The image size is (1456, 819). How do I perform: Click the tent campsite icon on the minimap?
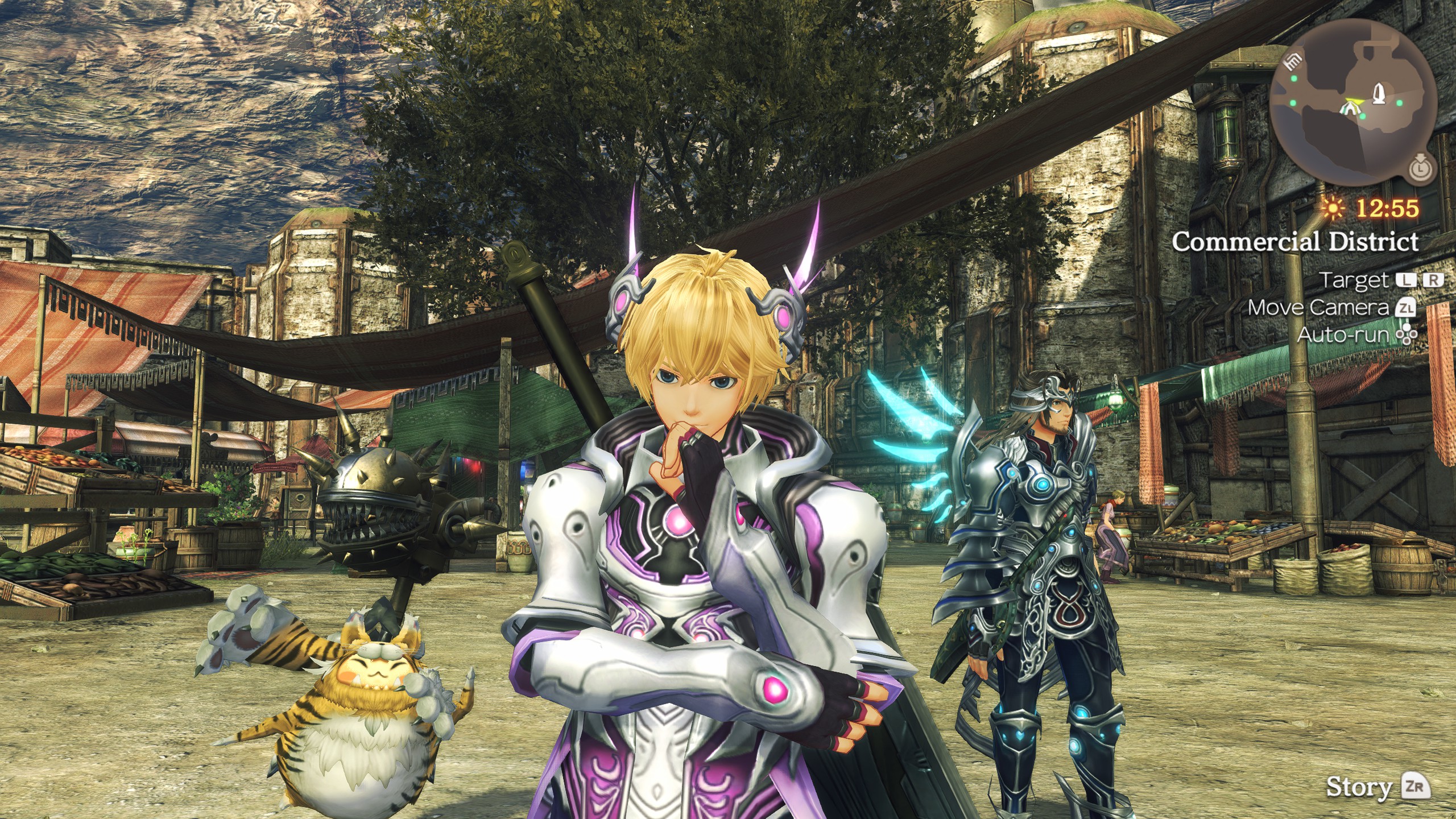1350,108
